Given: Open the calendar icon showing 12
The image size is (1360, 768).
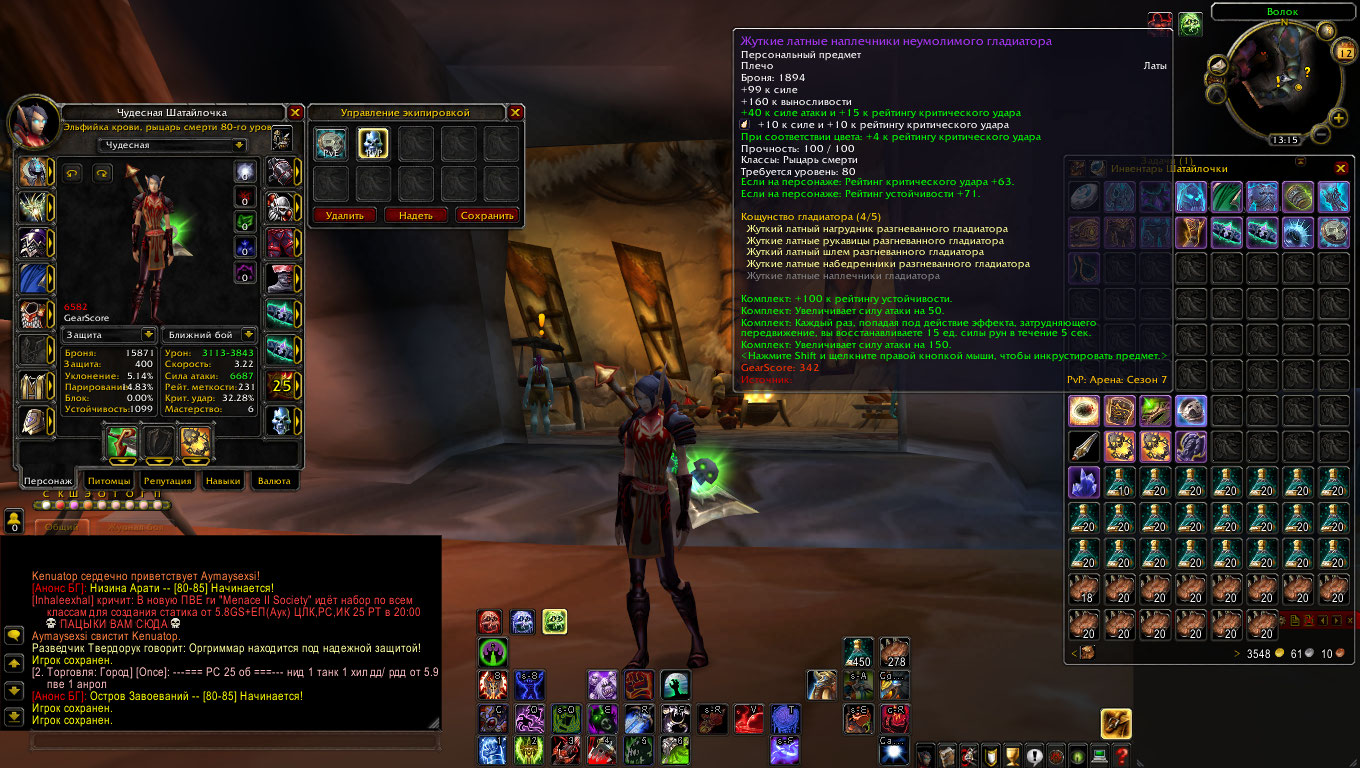Looking at the screenshot, I should [1343, 53].
